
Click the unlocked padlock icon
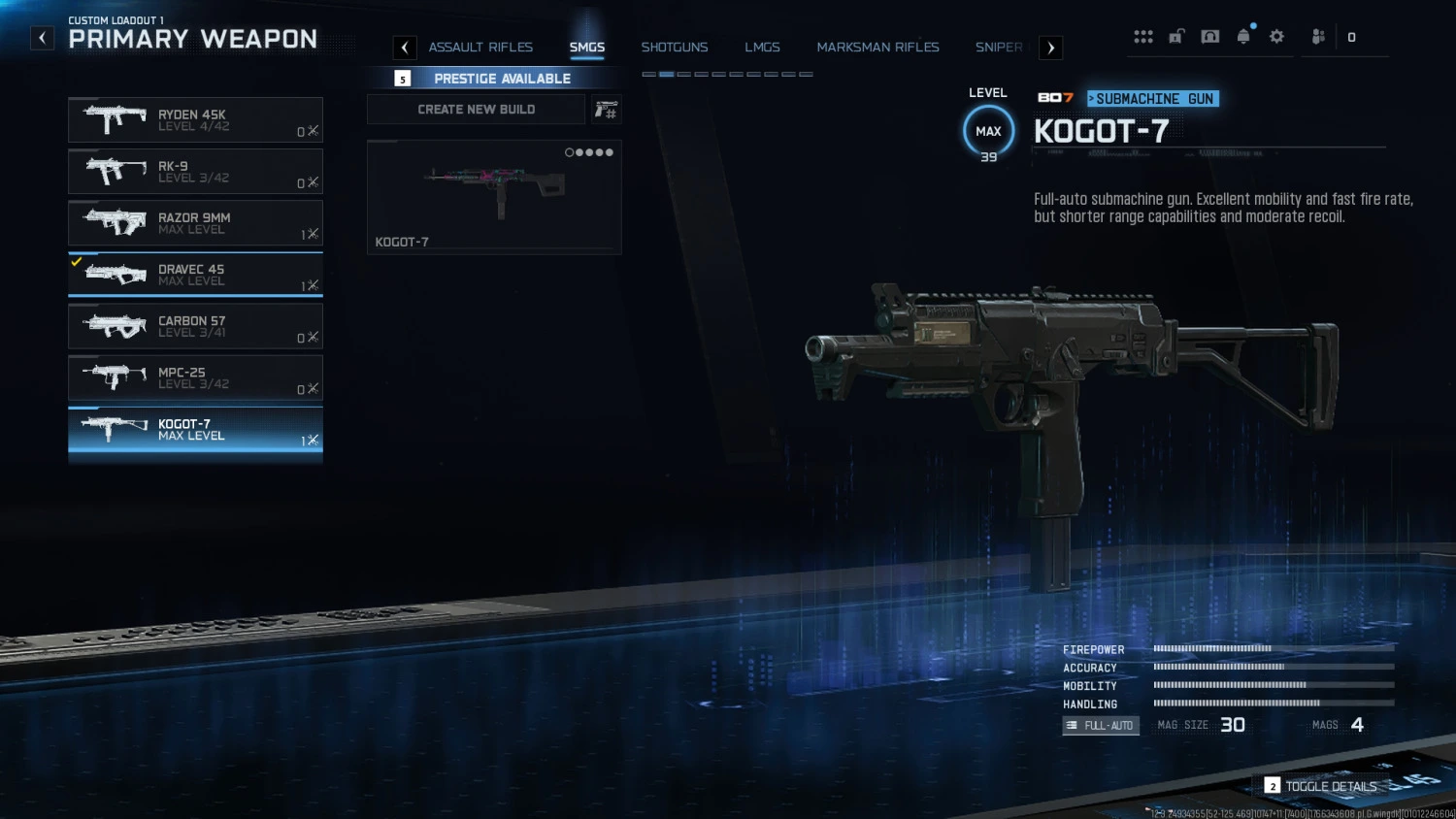click(1176, 36)
